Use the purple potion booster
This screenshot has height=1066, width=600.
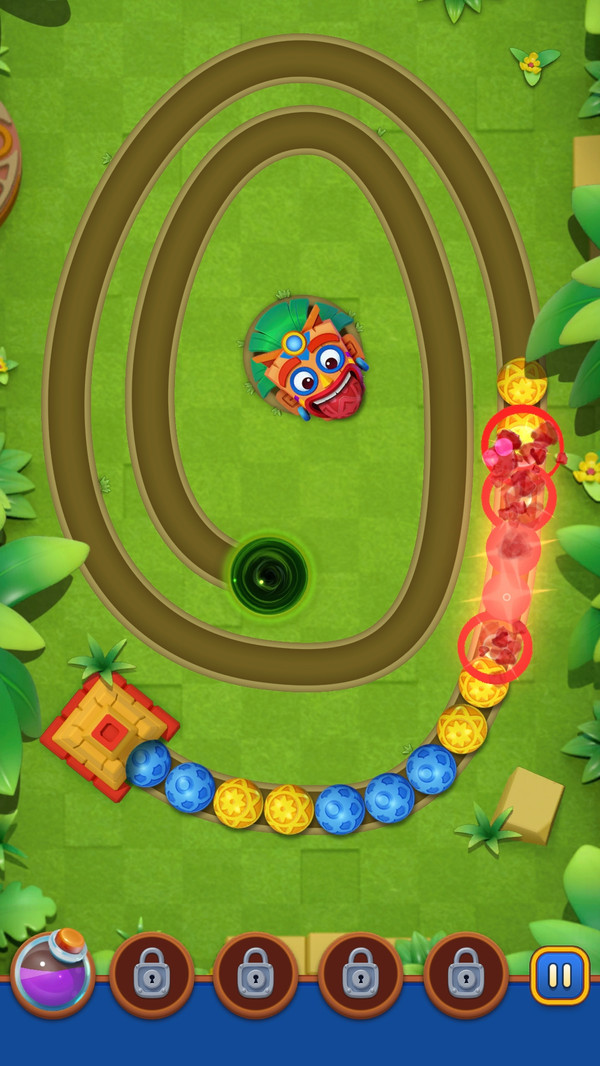(53, 973)
